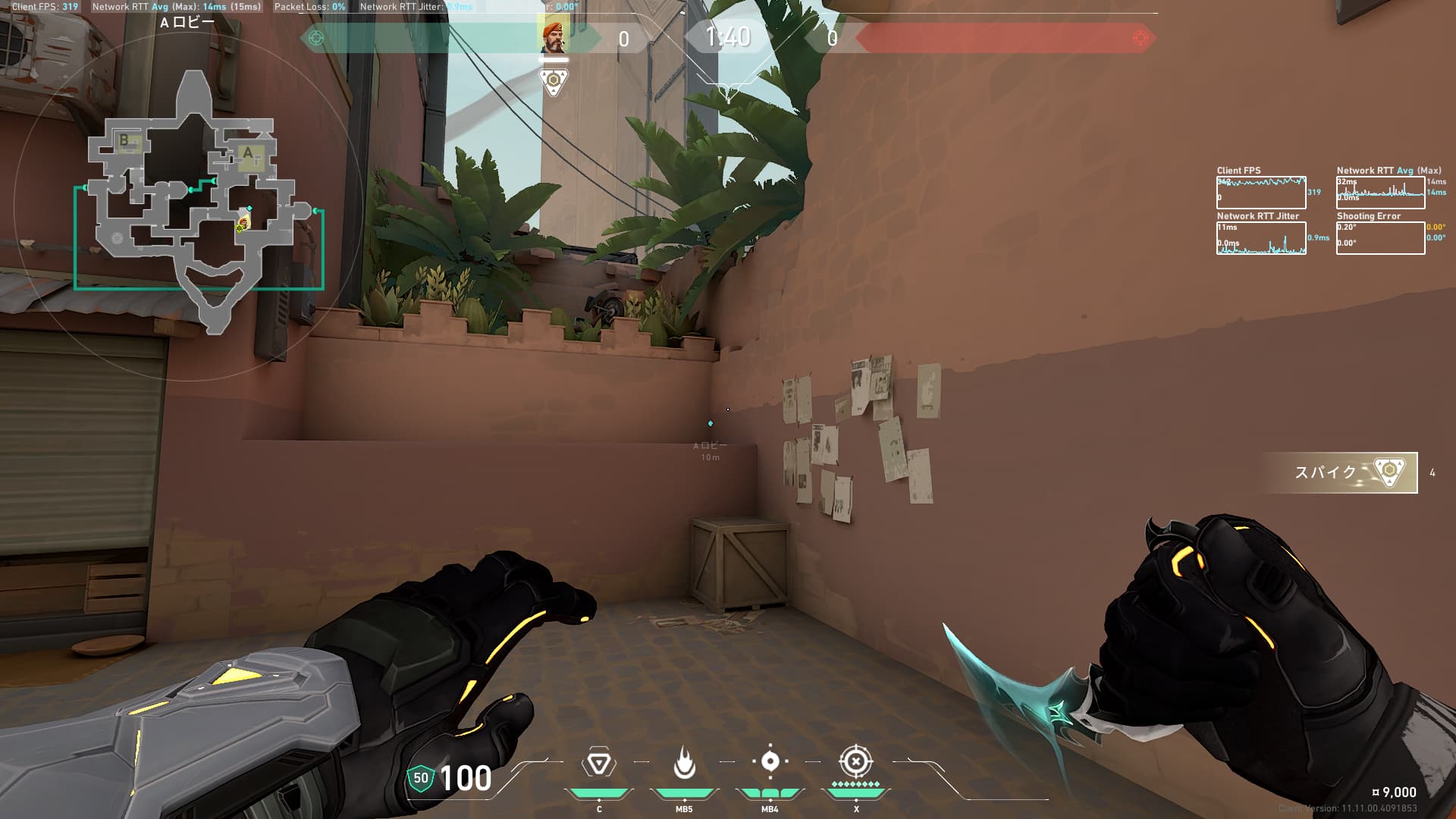Click the Network RTT Avg graph
The width and height of the screenshot is (1456, 819).
[x=1380, y=193]
